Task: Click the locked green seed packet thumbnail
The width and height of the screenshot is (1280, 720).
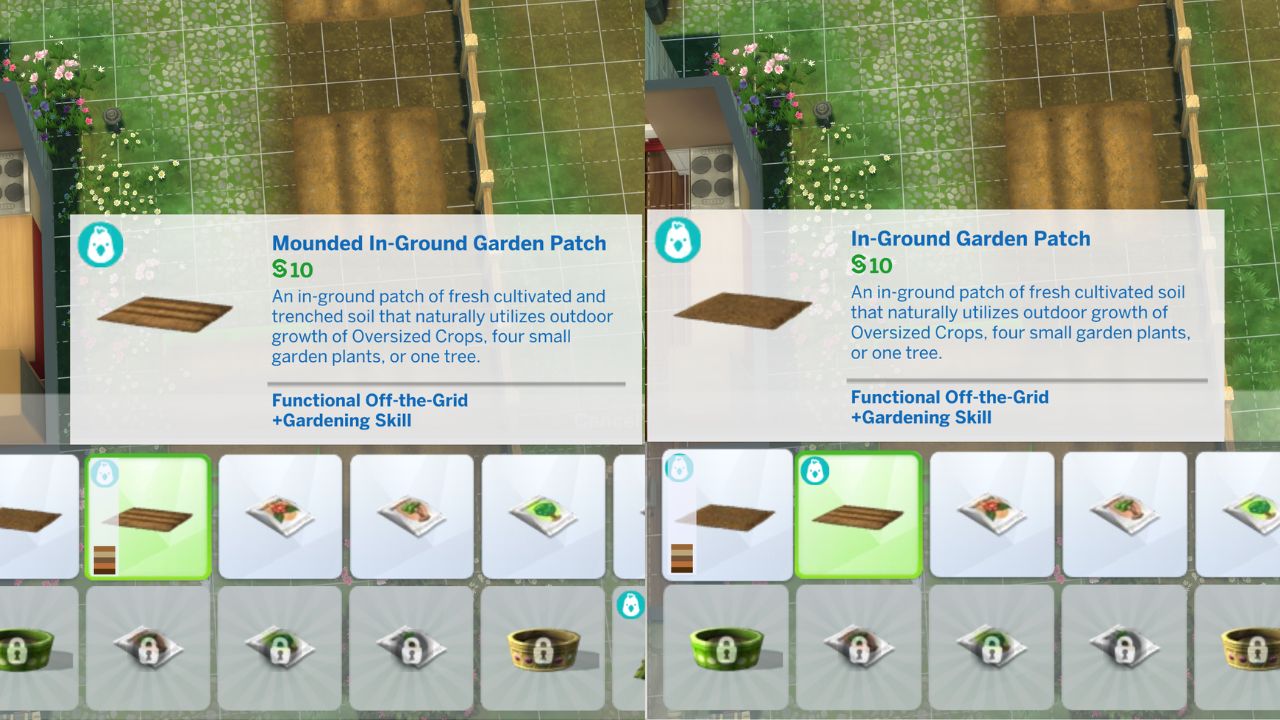Action: coord(281,645)
